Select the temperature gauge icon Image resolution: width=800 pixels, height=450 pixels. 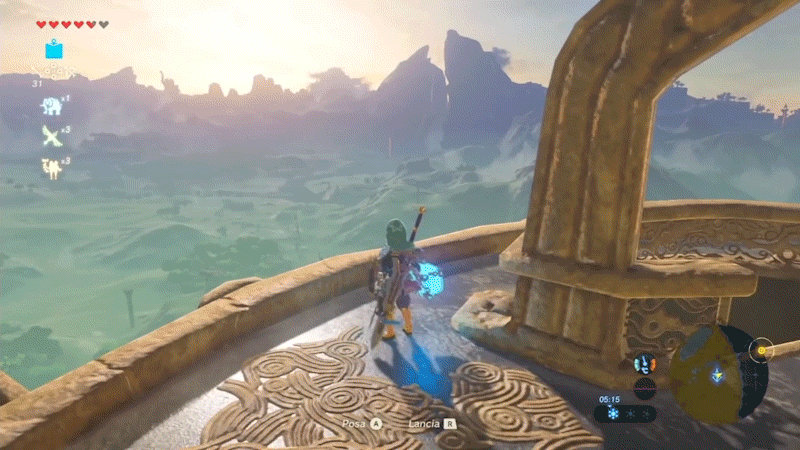(643, 364)
